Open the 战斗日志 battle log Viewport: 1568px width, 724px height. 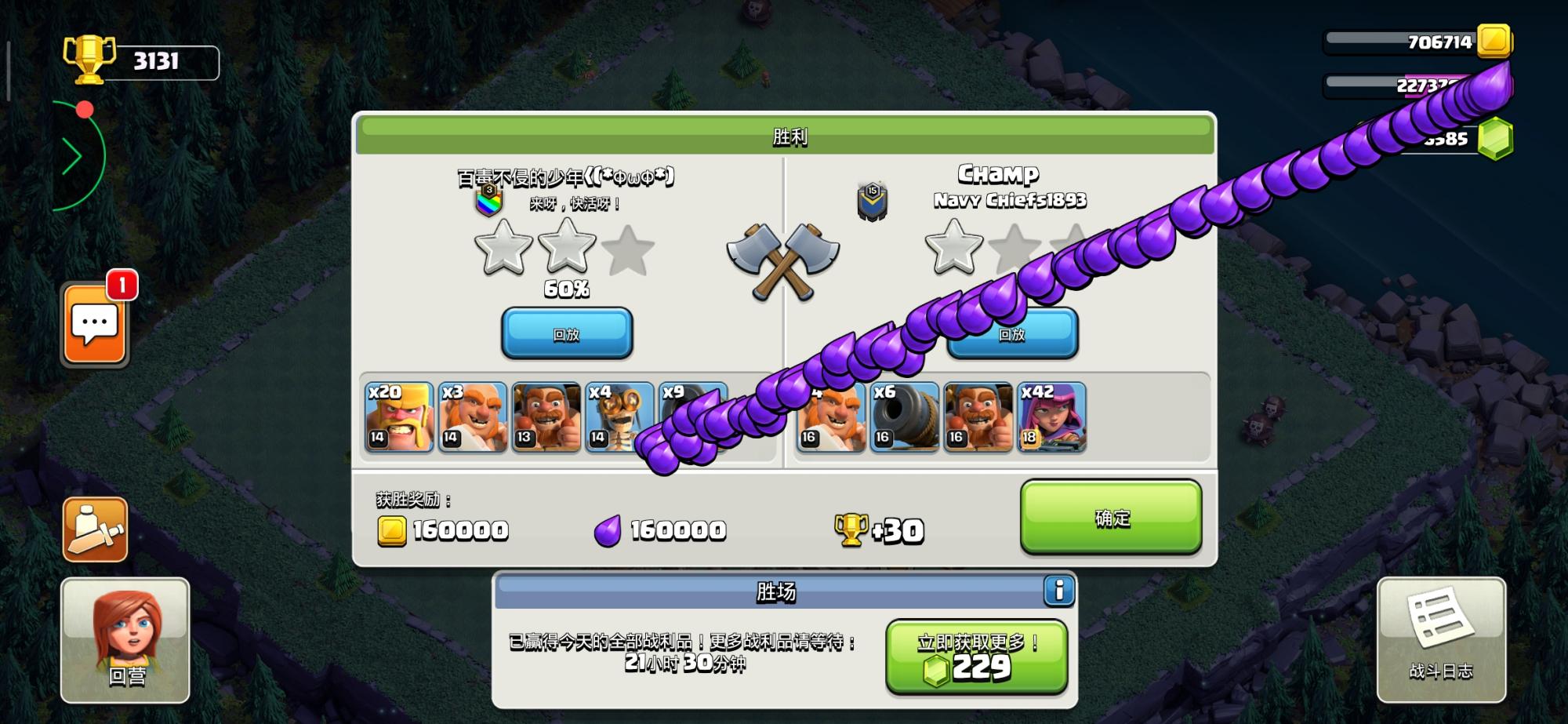[1441, 640]
